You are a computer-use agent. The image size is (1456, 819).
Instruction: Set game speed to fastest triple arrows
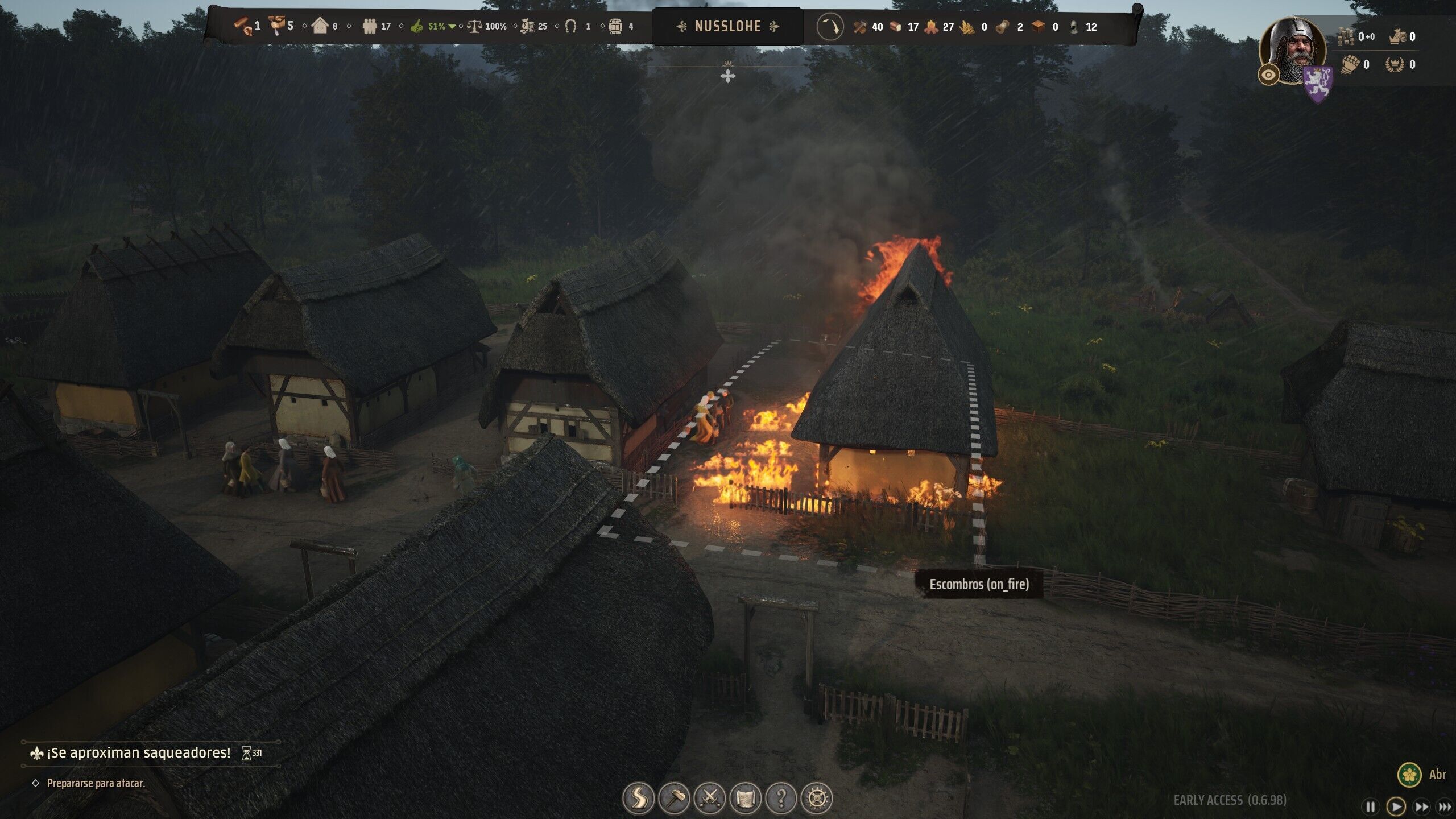click(1445, 806)
